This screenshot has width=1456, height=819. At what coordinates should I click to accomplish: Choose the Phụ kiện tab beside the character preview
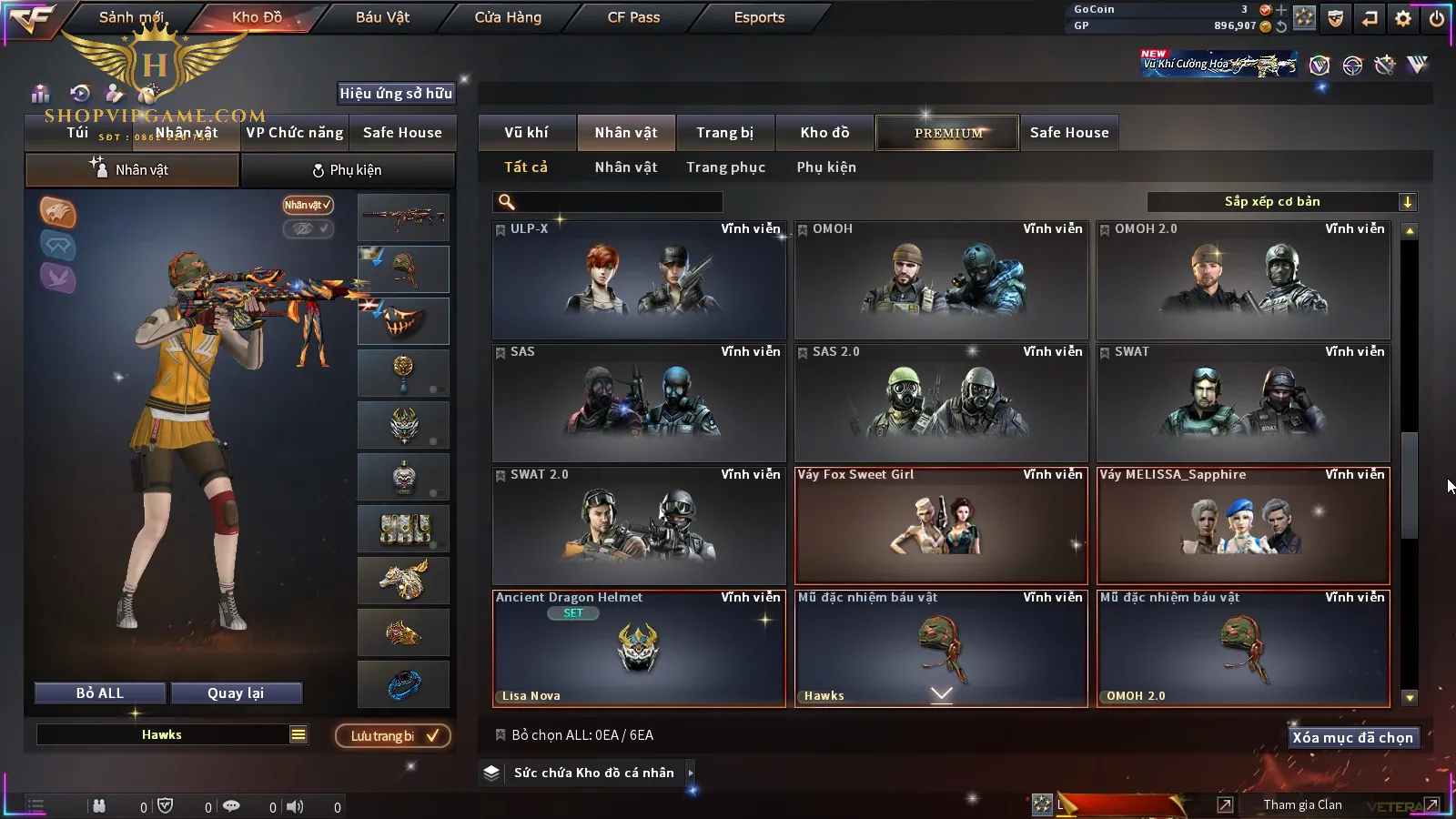(x=347, y=170)
